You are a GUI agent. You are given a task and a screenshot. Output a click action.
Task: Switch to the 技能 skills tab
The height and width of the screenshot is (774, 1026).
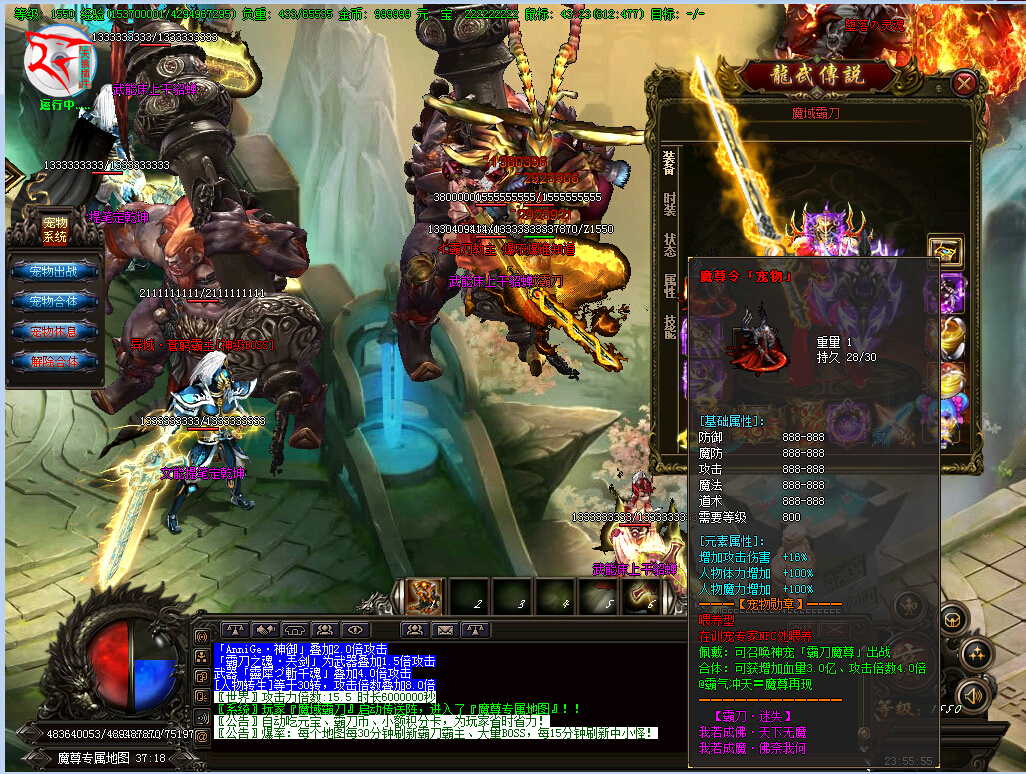pos(669,326)
